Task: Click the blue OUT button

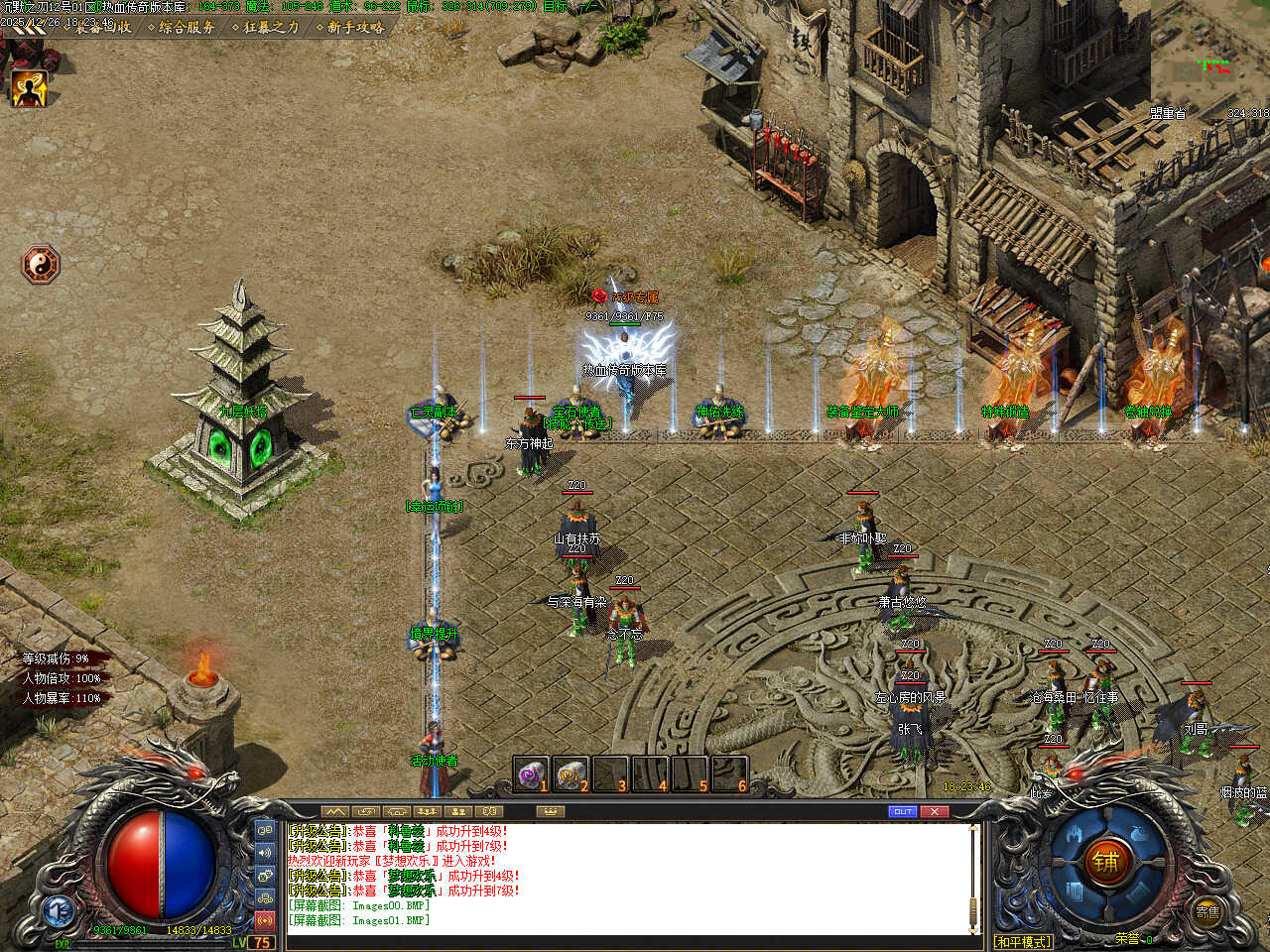Action: click(x=902, y=811)
